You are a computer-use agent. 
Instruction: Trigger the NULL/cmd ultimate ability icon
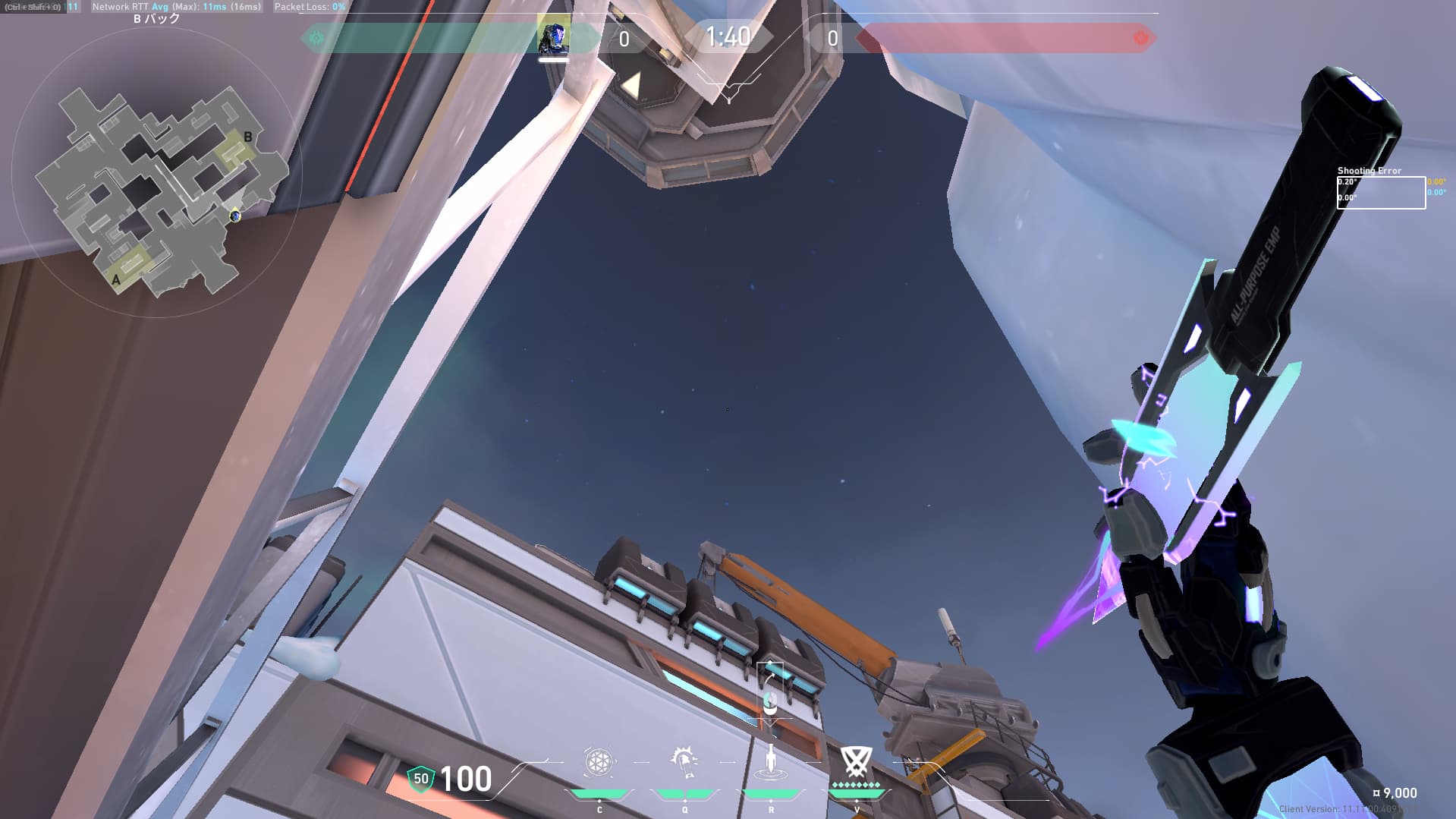coord(856,762)
